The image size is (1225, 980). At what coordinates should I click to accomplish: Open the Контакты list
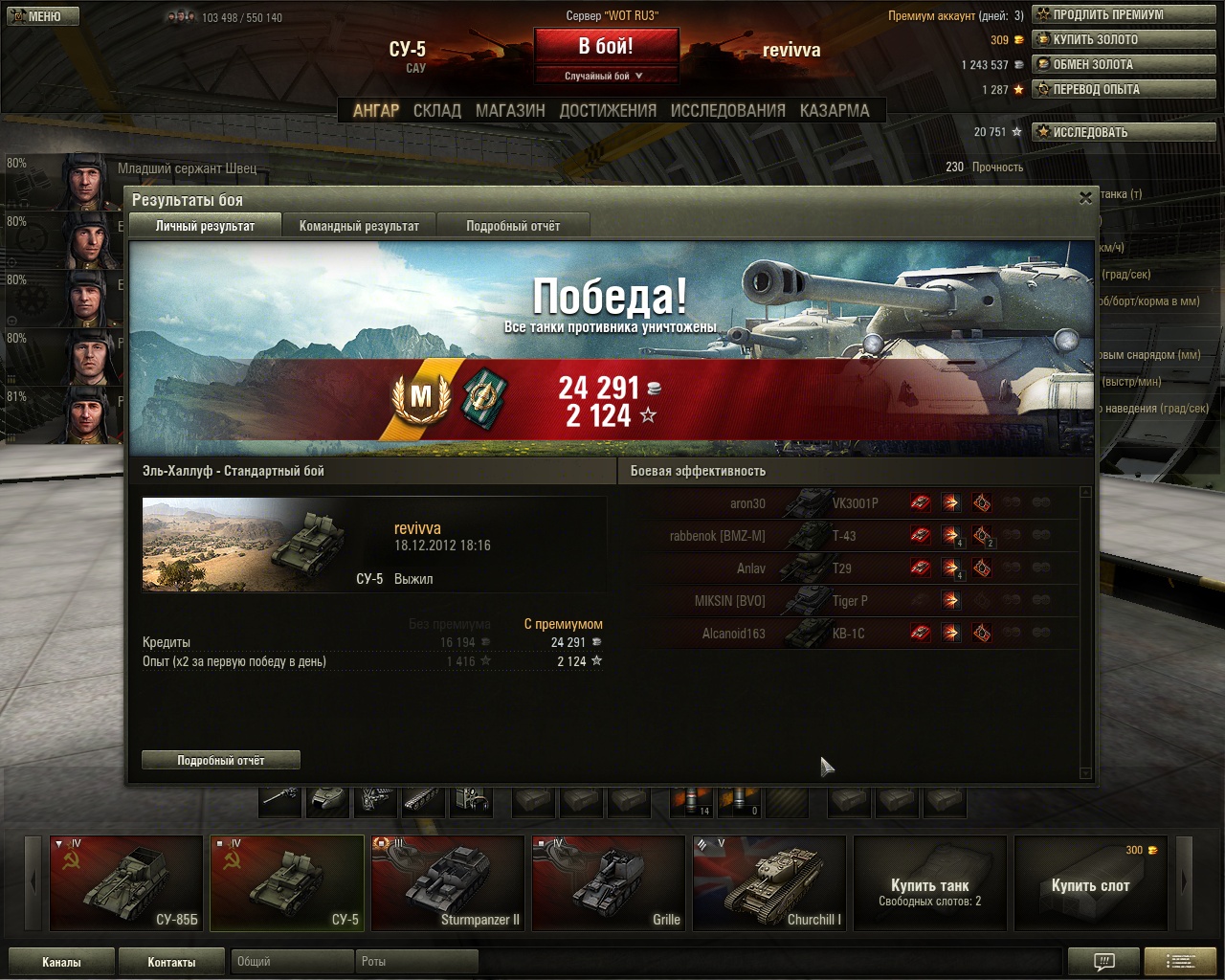click(171, 962)
